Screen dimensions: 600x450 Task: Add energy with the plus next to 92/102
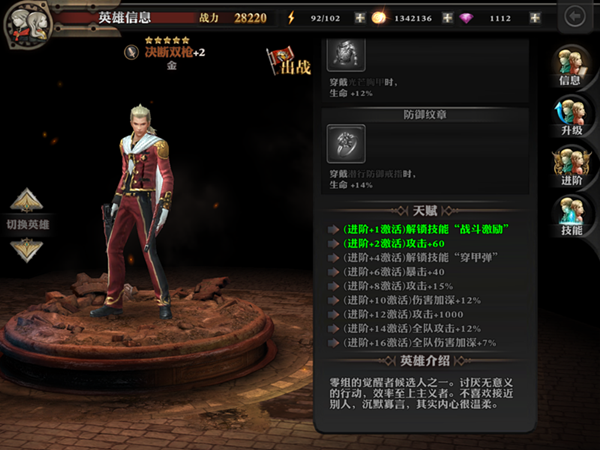[360, 18]
